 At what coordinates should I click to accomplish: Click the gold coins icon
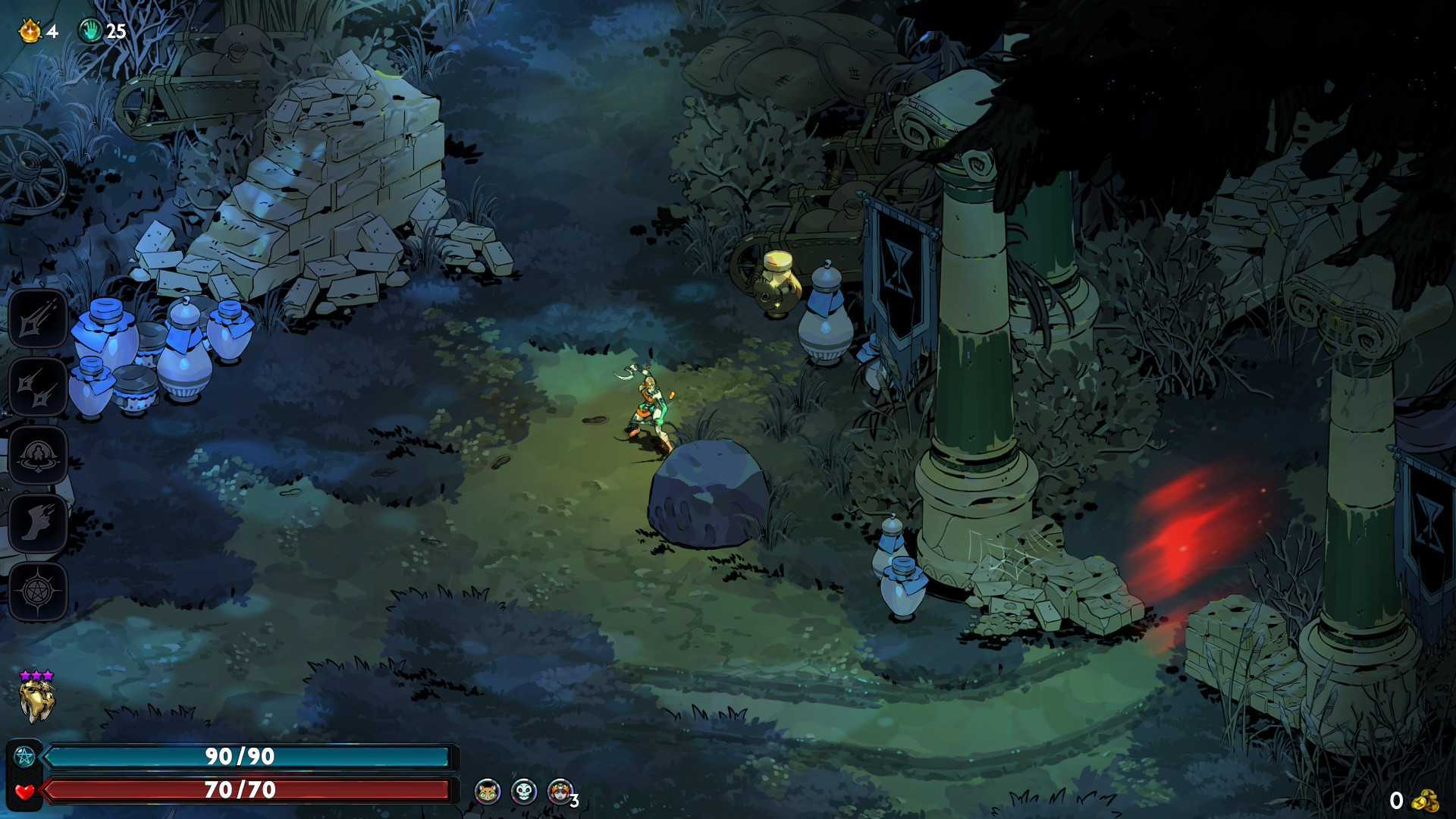[1426, 801]
